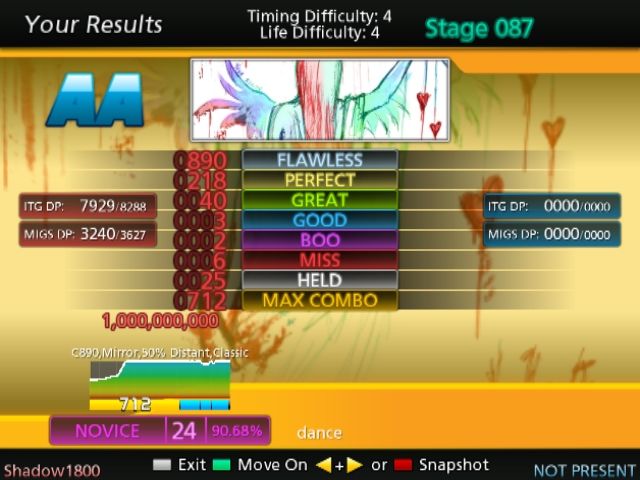Click the song banner artwork thumbnail
640x480 pixels.
319,99
